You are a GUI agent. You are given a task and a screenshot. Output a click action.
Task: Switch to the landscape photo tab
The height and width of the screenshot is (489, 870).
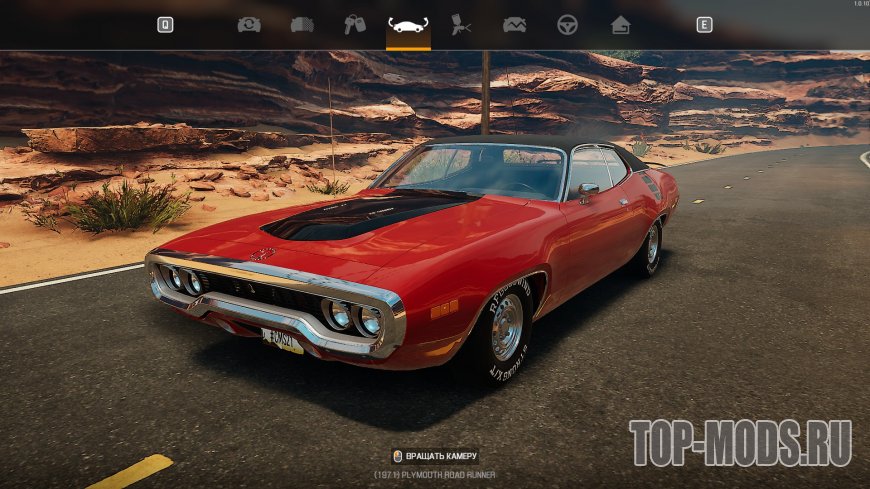click(x=514, y=25)
